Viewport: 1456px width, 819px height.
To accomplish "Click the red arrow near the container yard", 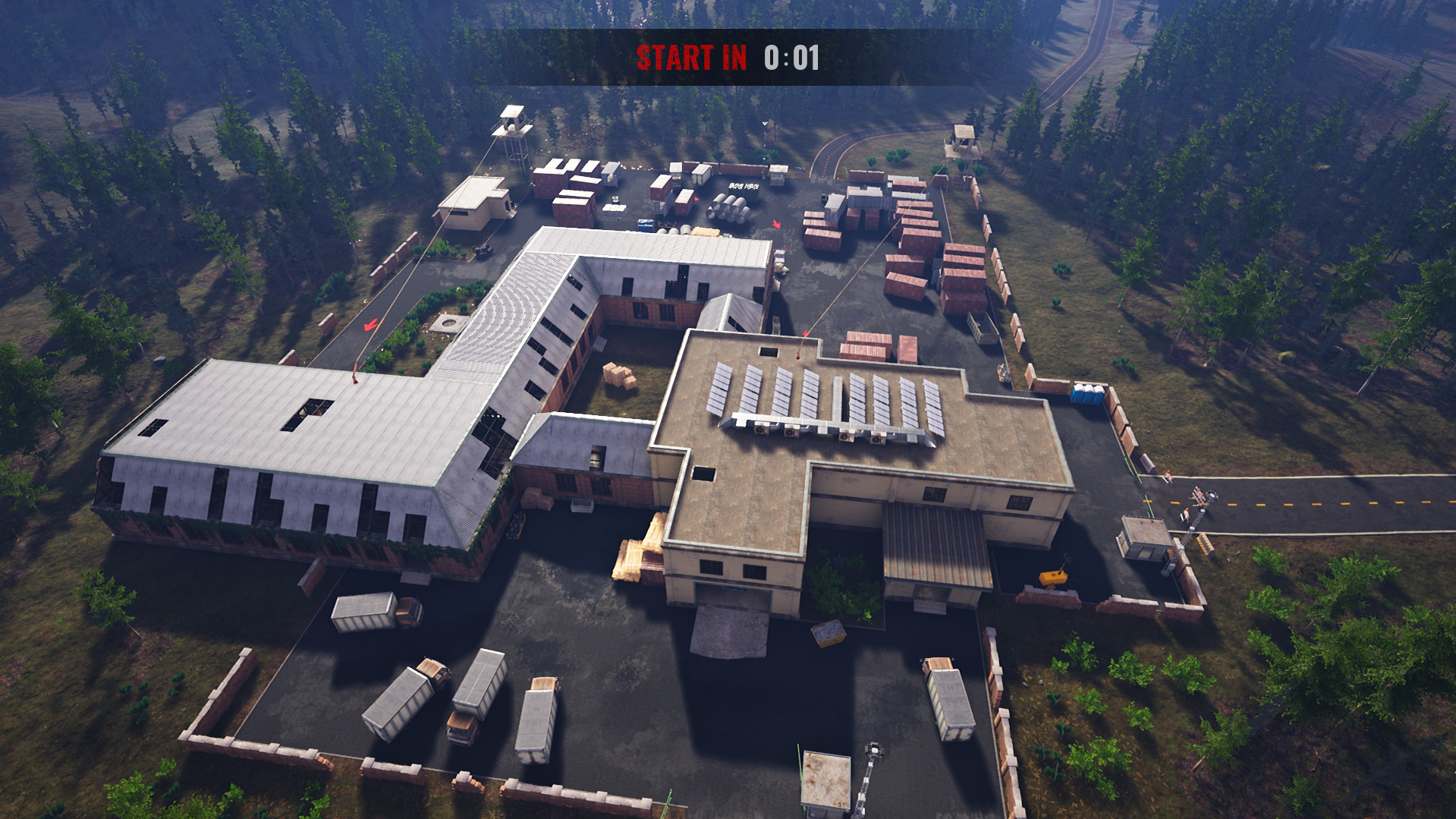I will tap(776, 224).
